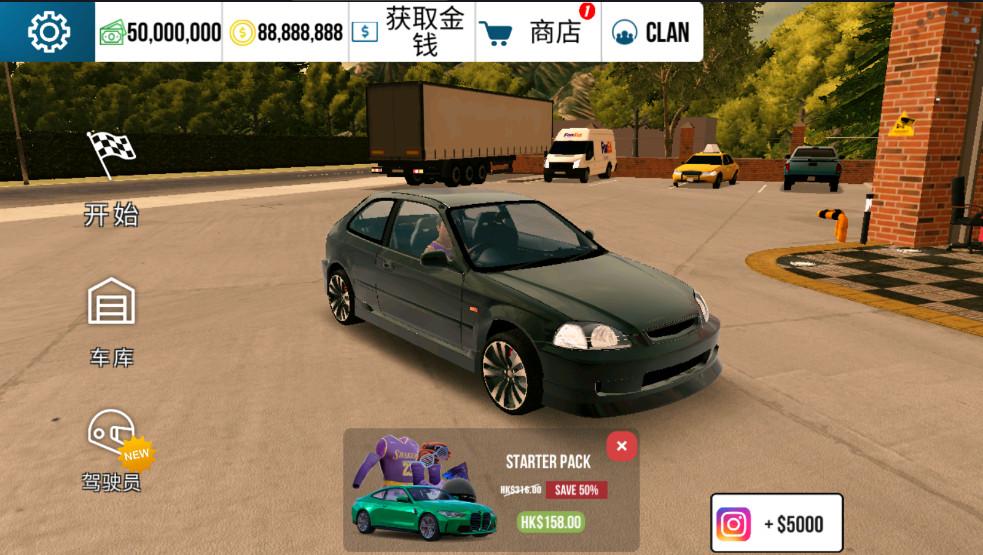
Task: Open the 商店 shop
Action: click(539, 32)
